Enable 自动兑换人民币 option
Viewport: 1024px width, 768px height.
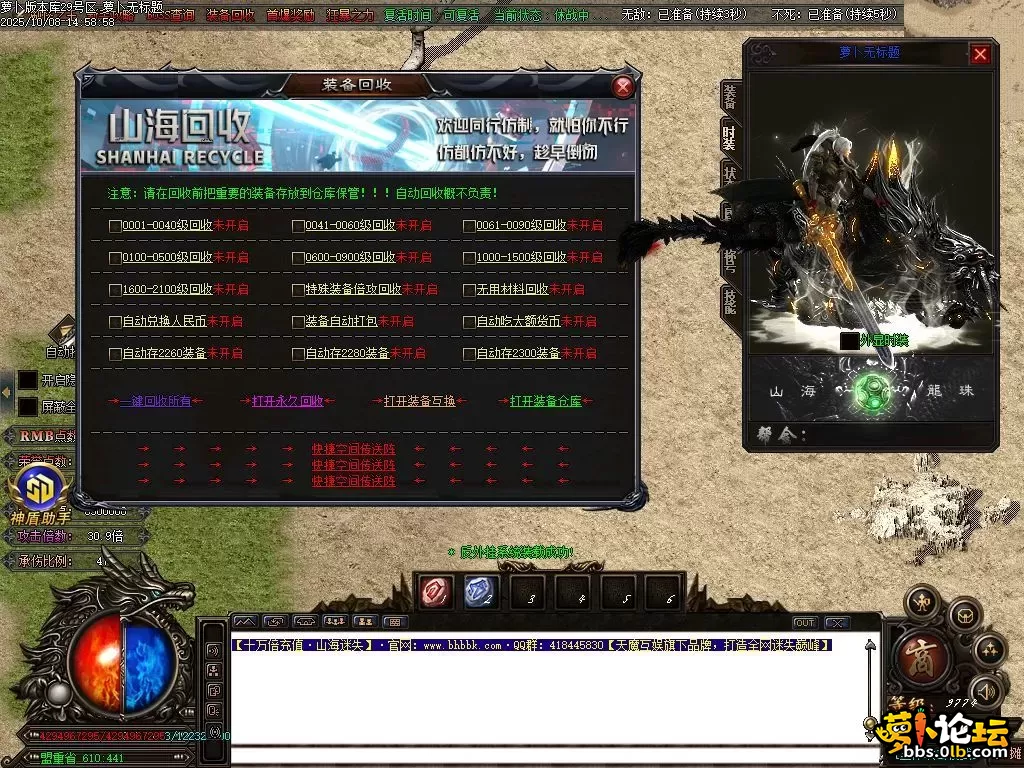(x=115, y=322)
